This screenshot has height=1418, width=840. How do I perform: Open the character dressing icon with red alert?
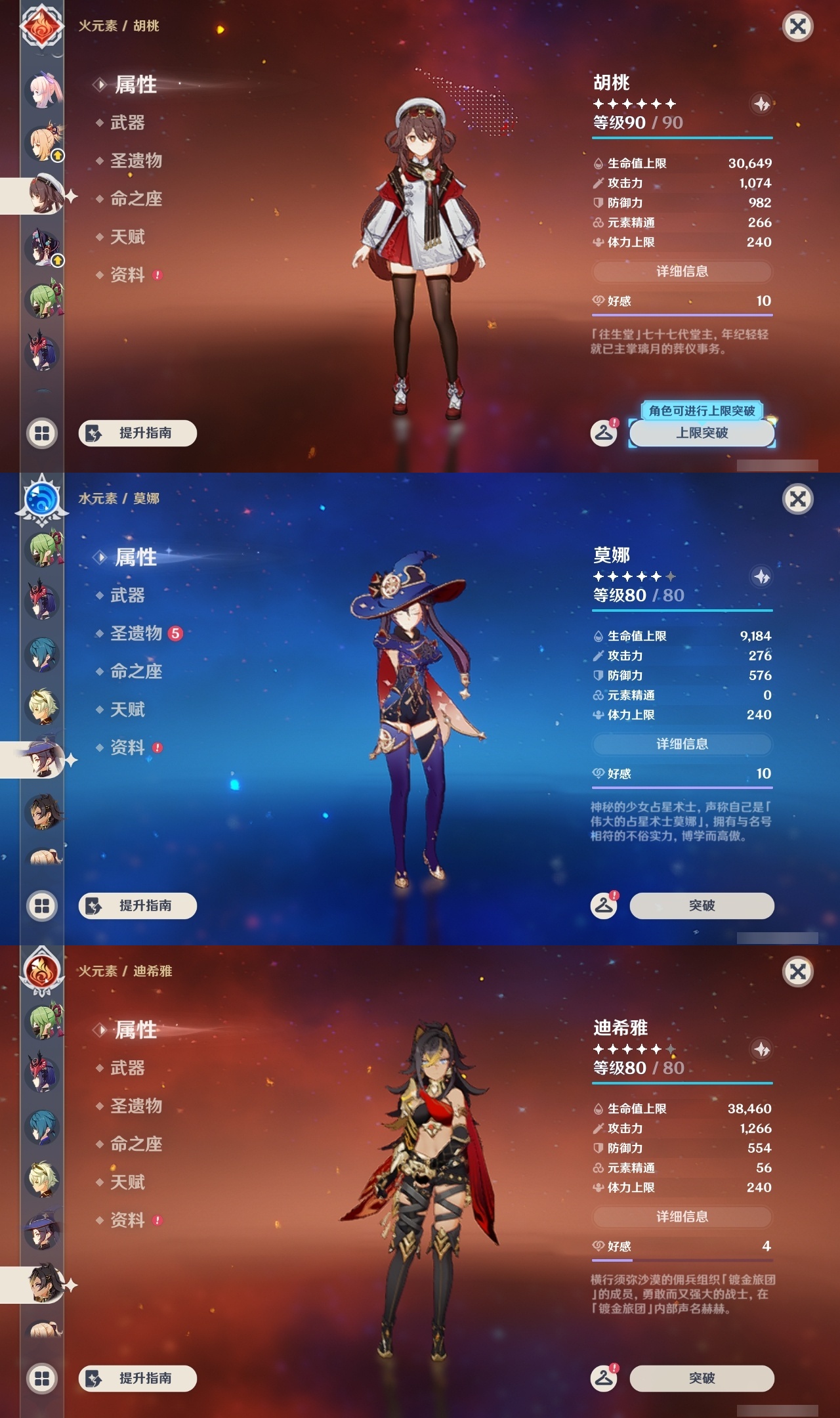(x=603, y=433)
